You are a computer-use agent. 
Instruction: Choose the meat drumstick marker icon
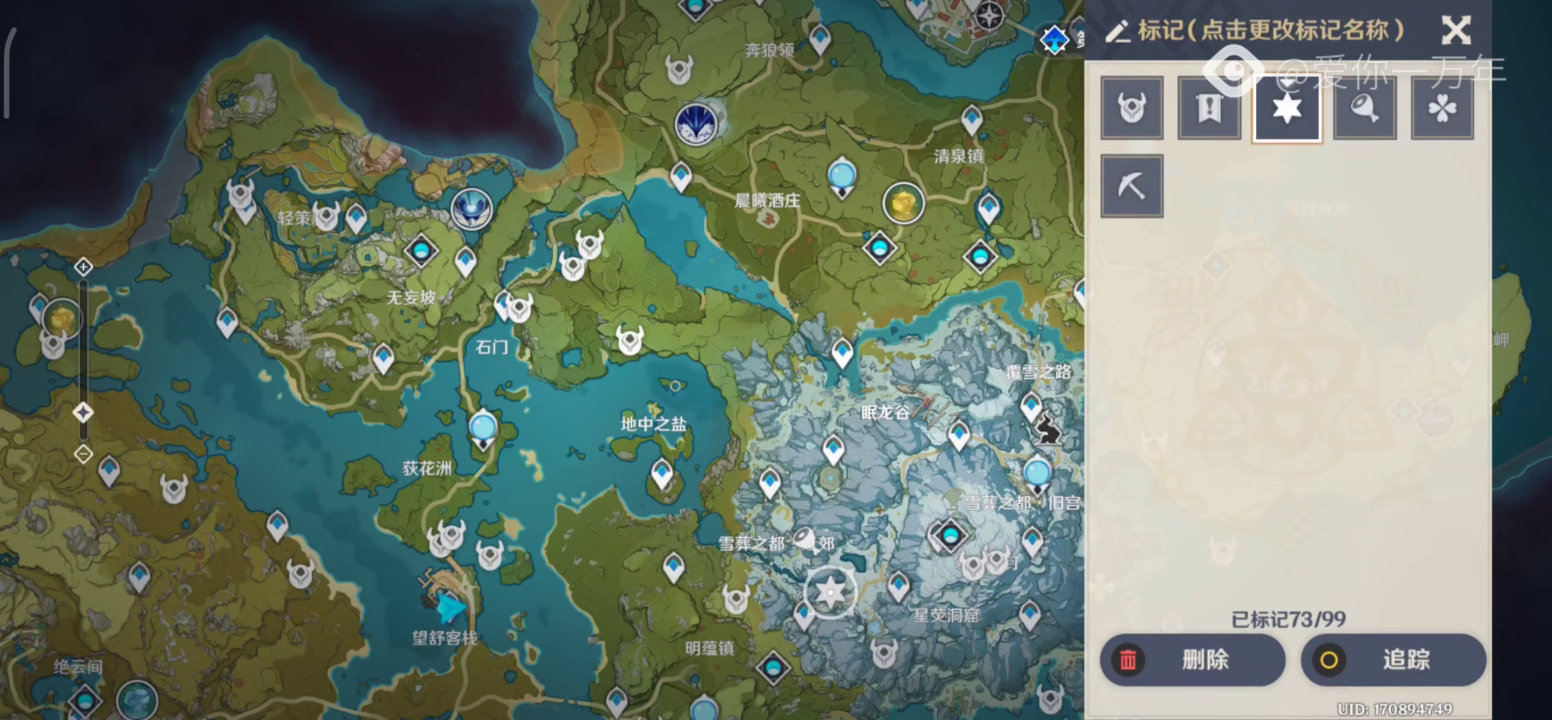tap(1364, 108)
